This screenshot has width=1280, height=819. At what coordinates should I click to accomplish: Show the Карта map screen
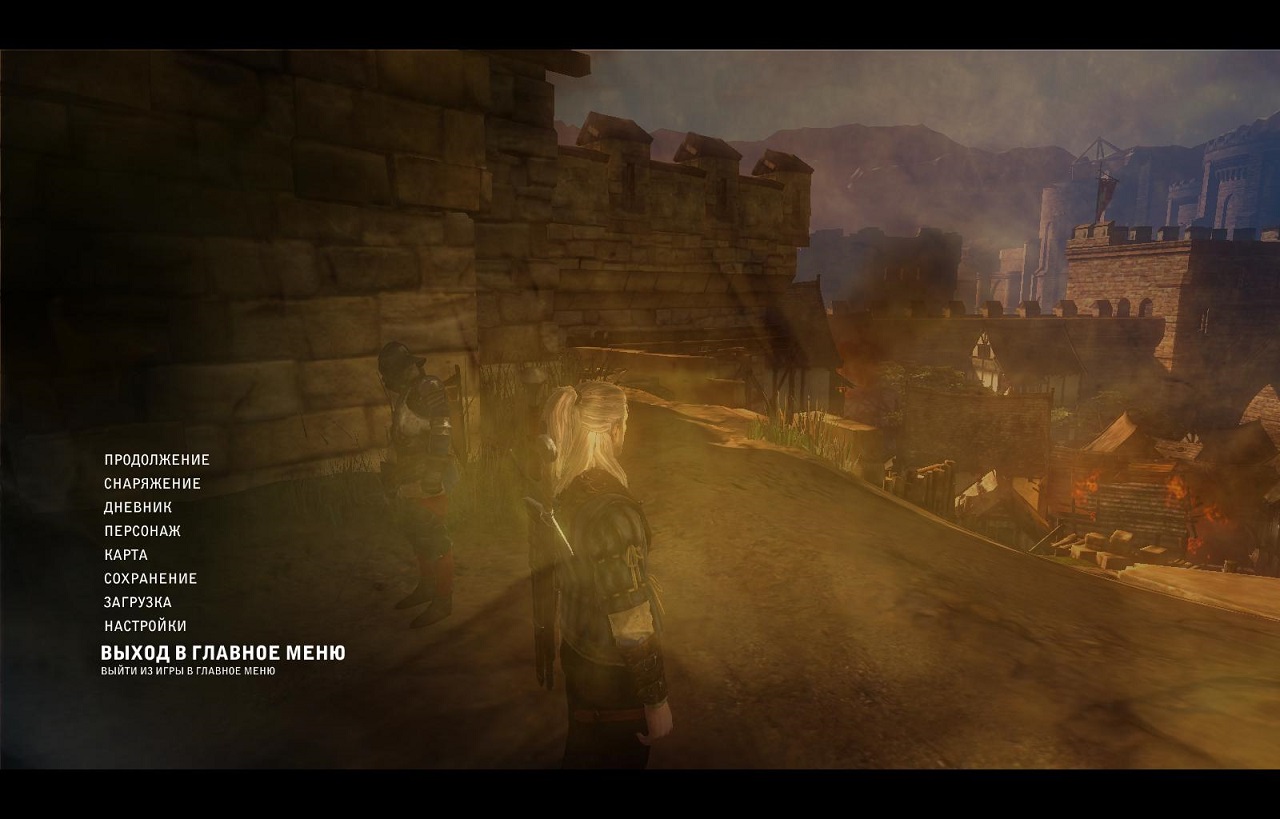126,555
